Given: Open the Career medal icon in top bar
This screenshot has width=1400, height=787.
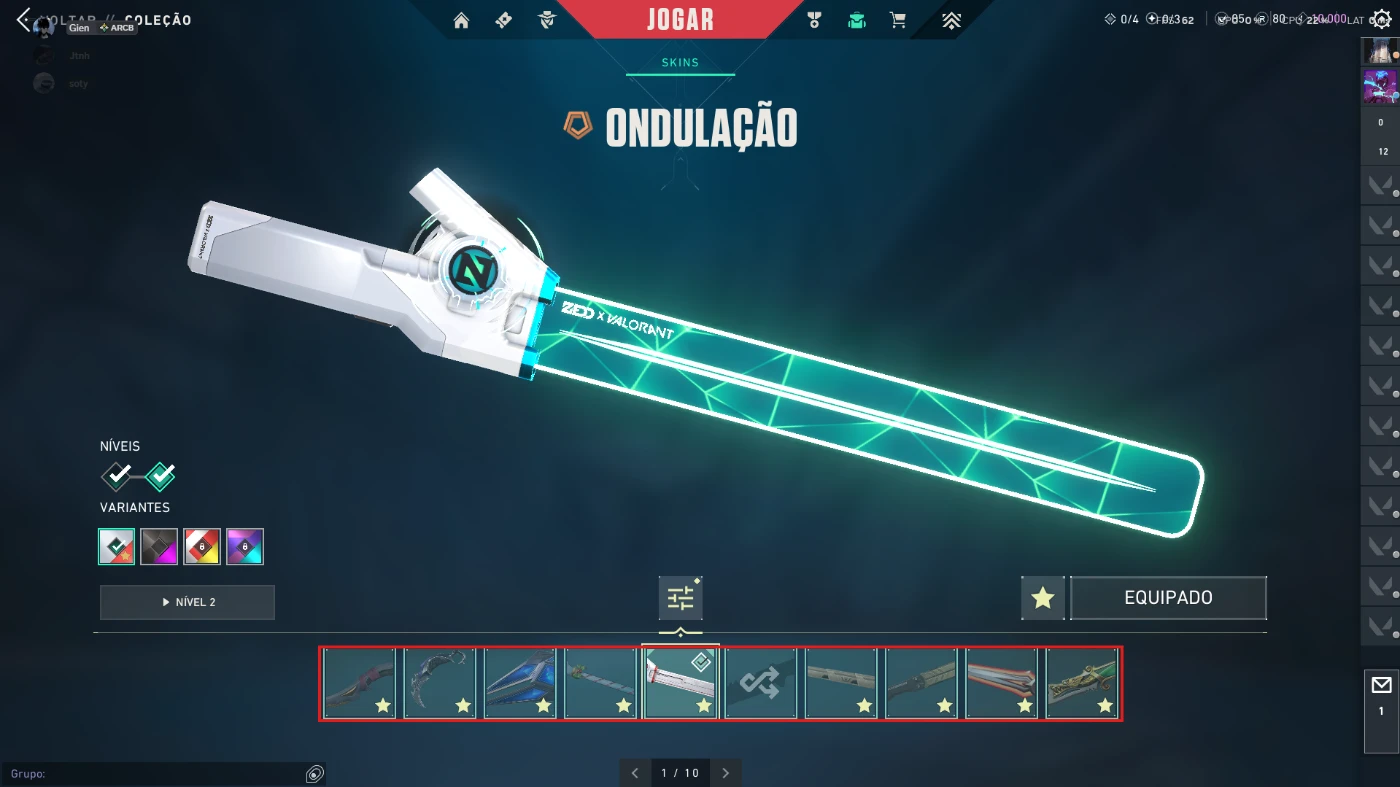Looking at the screenshot, I should click(814, 20).
